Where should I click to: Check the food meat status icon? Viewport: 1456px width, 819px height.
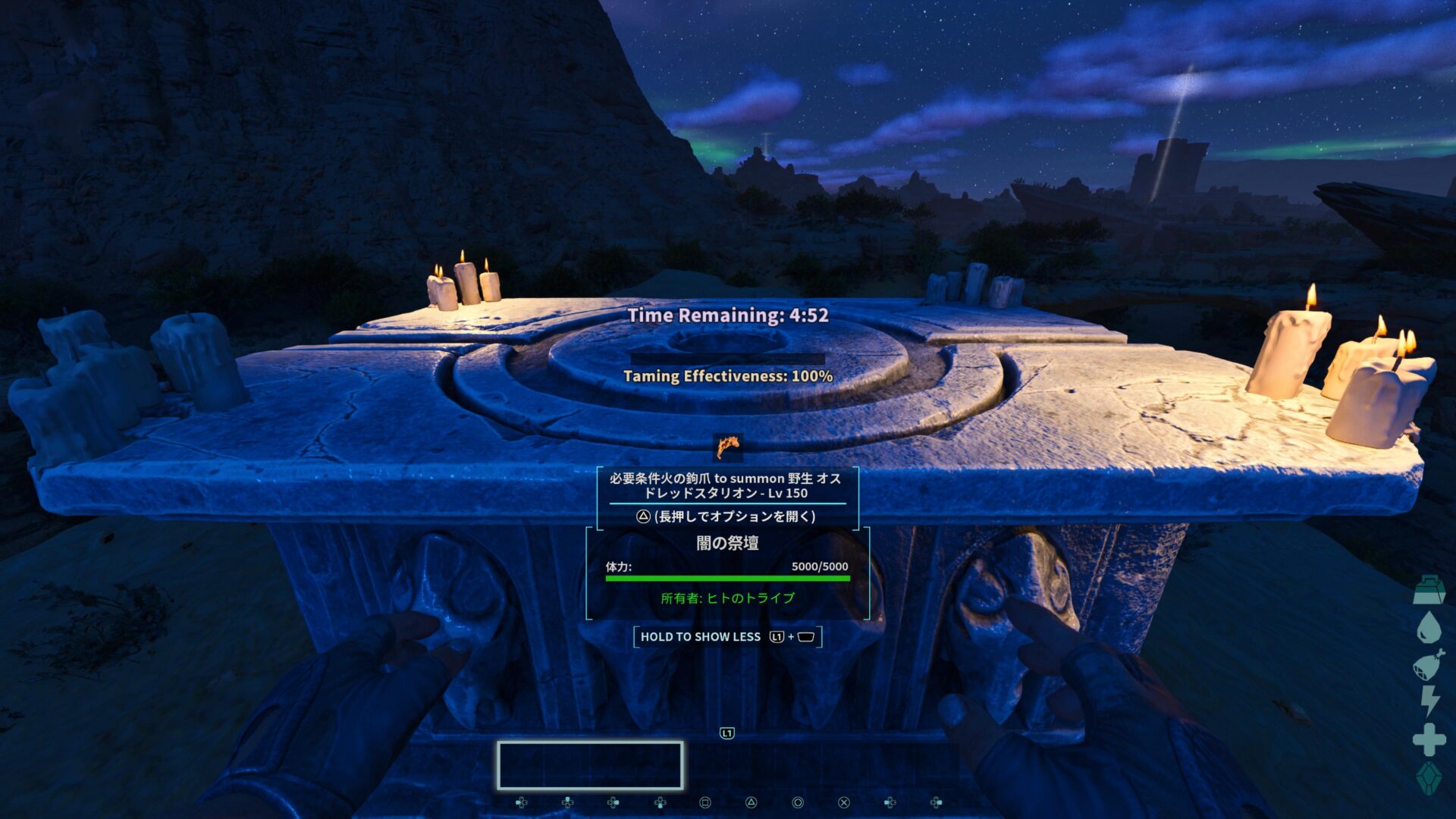point(1429,665)
